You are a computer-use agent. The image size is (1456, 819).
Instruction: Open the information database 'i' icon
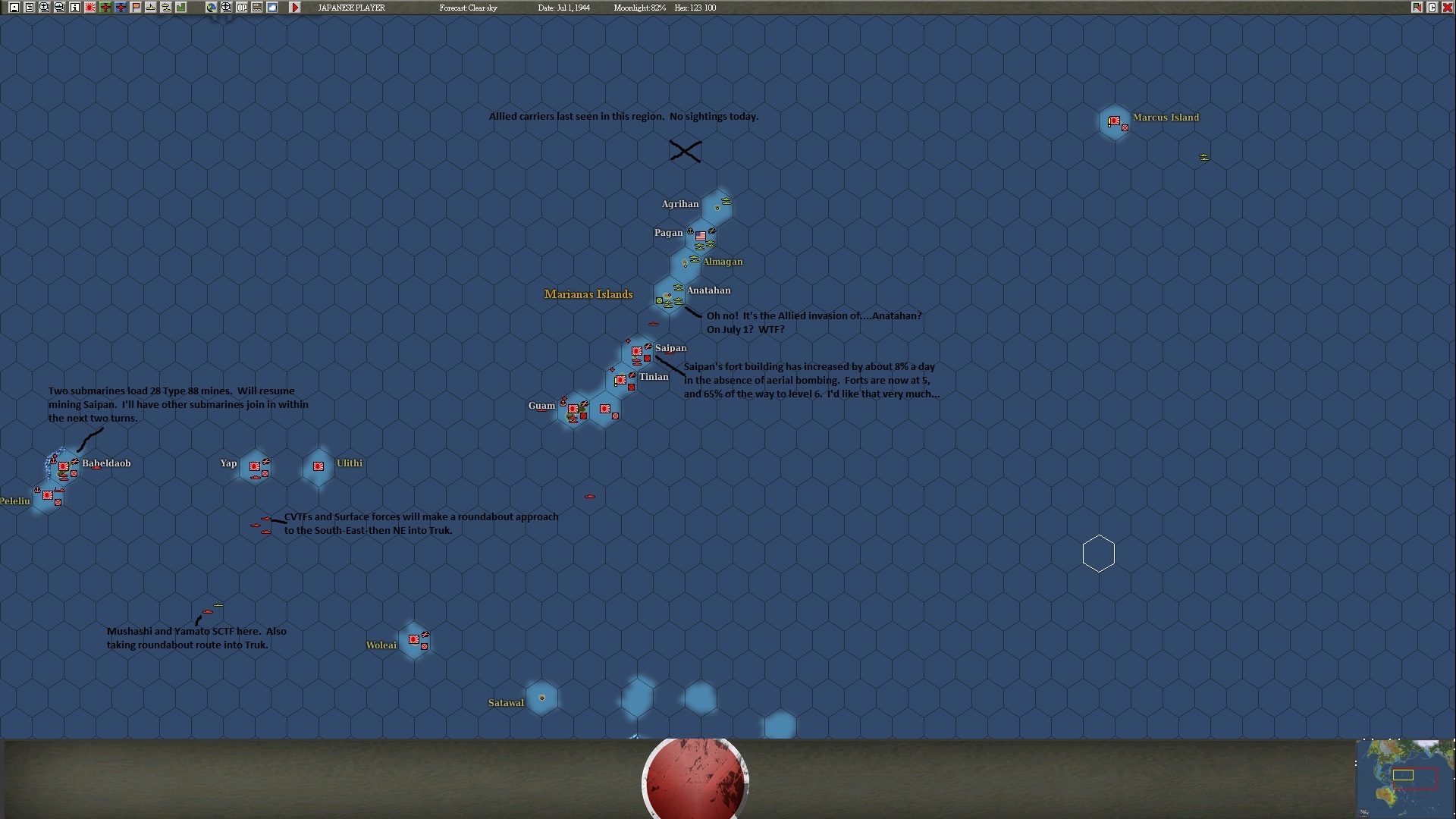(x=75, y=8)
